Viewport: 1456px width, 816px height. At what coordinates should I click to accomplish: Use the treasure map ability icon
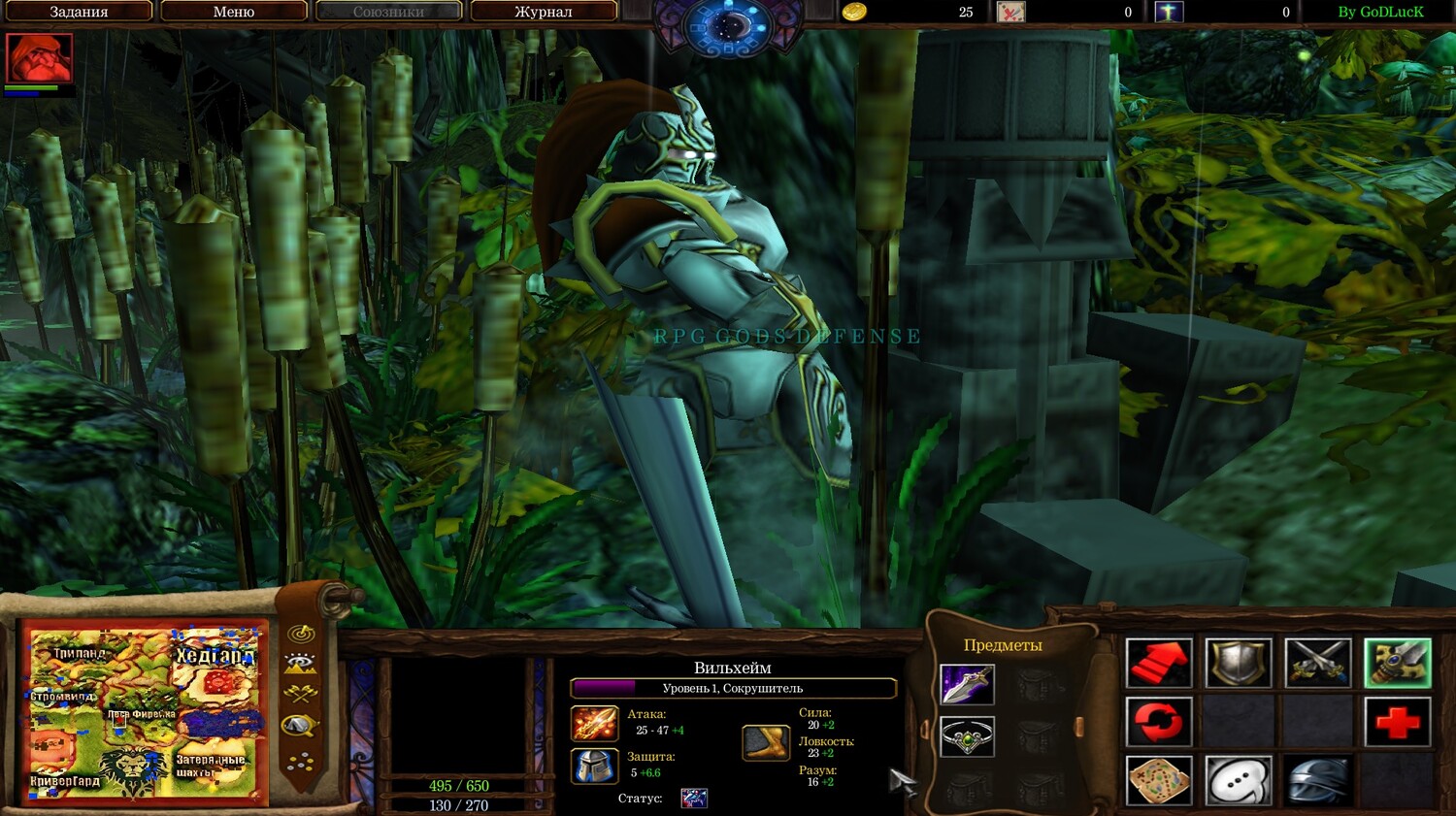tap(1159, 780)
